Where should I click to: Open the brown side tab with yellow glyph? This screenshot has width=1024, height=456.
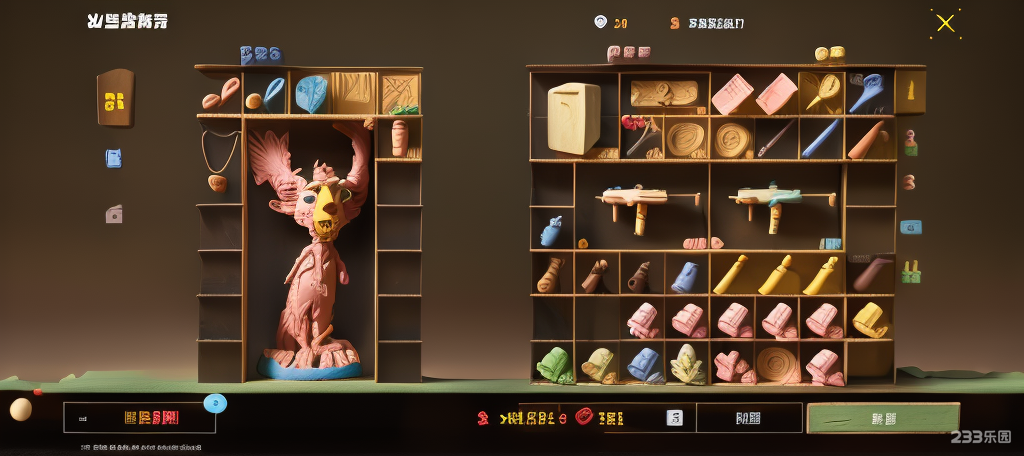[x=115, y=99]
